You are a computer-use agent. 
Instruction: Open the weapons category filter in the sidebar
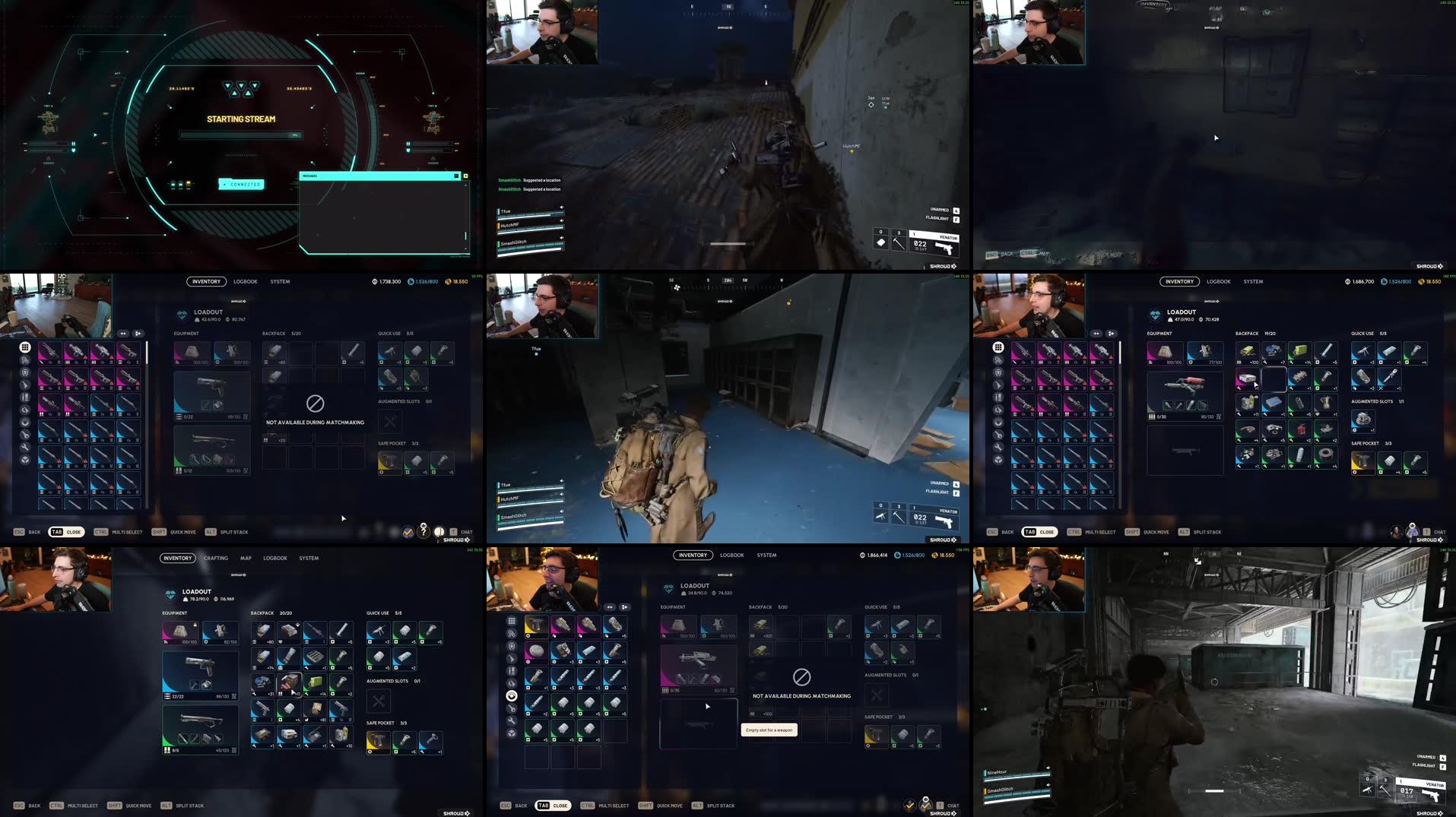click(512, 656)
